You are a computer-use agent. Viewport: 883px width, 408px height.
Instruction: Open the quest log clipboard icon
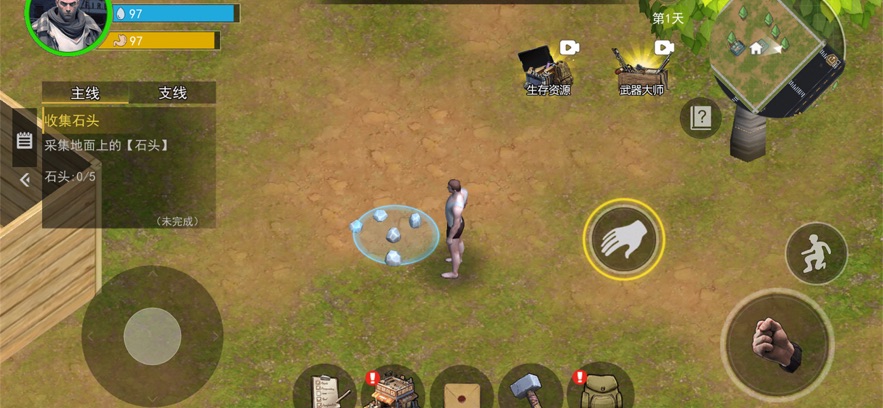pyautogui.click(x=25, y=143)
